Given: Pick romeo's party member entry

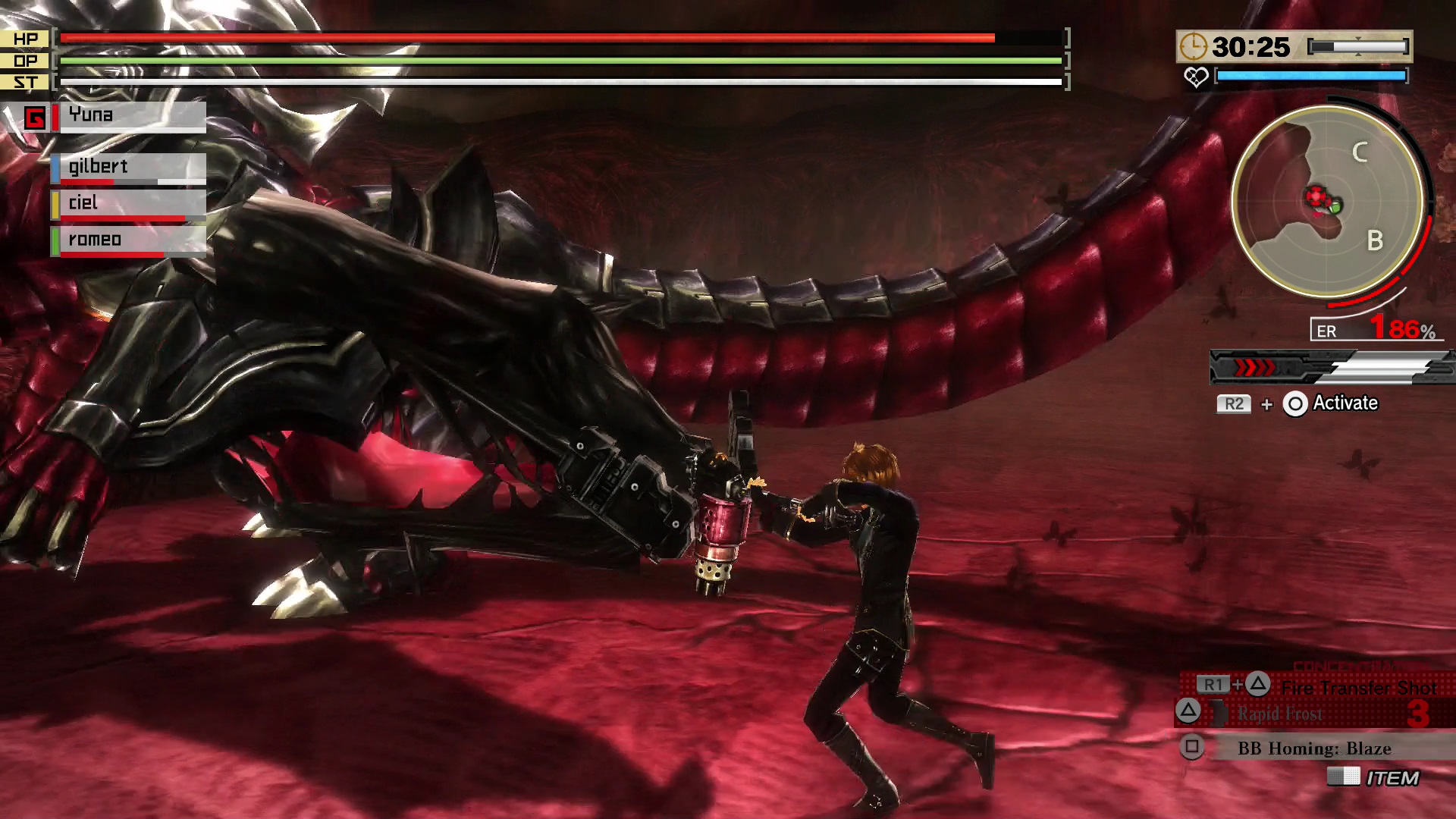Looking at the screenshot, I should 129,240.
